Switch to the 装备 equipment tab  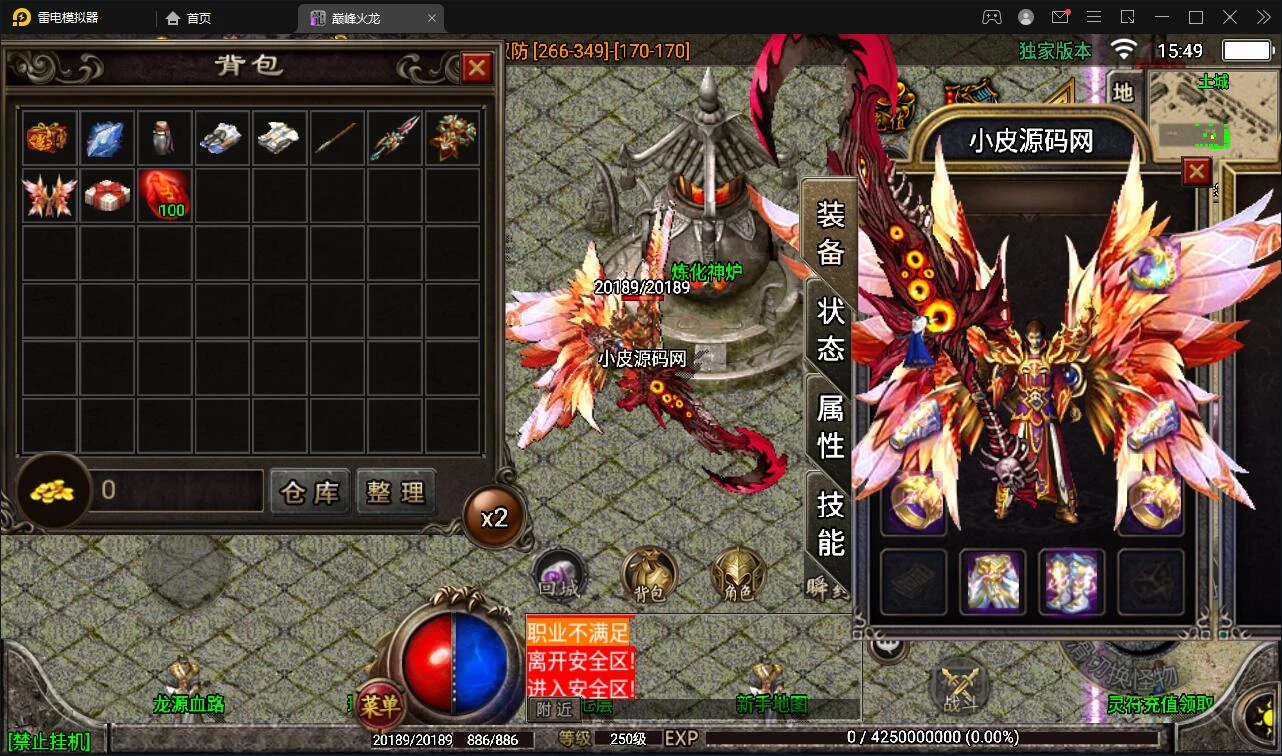pyautogui.click(x=831, y=233)
